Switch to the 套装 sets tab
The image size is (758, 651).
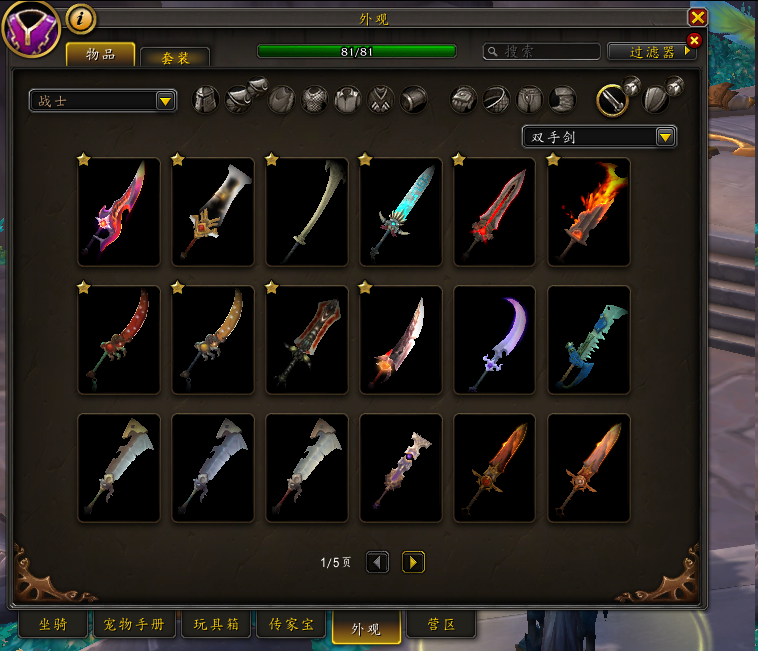pos(175,58)
